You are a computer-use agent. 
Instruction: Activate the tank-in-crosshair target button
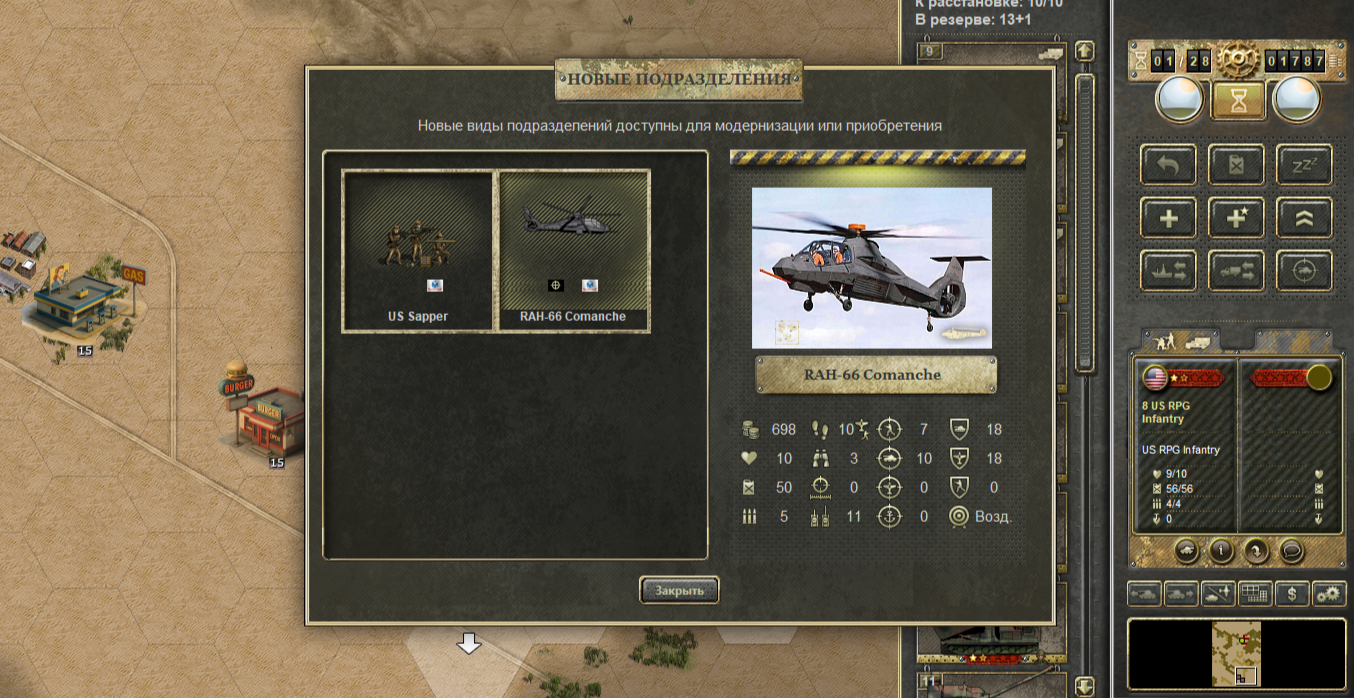(x=1303, y=271)
